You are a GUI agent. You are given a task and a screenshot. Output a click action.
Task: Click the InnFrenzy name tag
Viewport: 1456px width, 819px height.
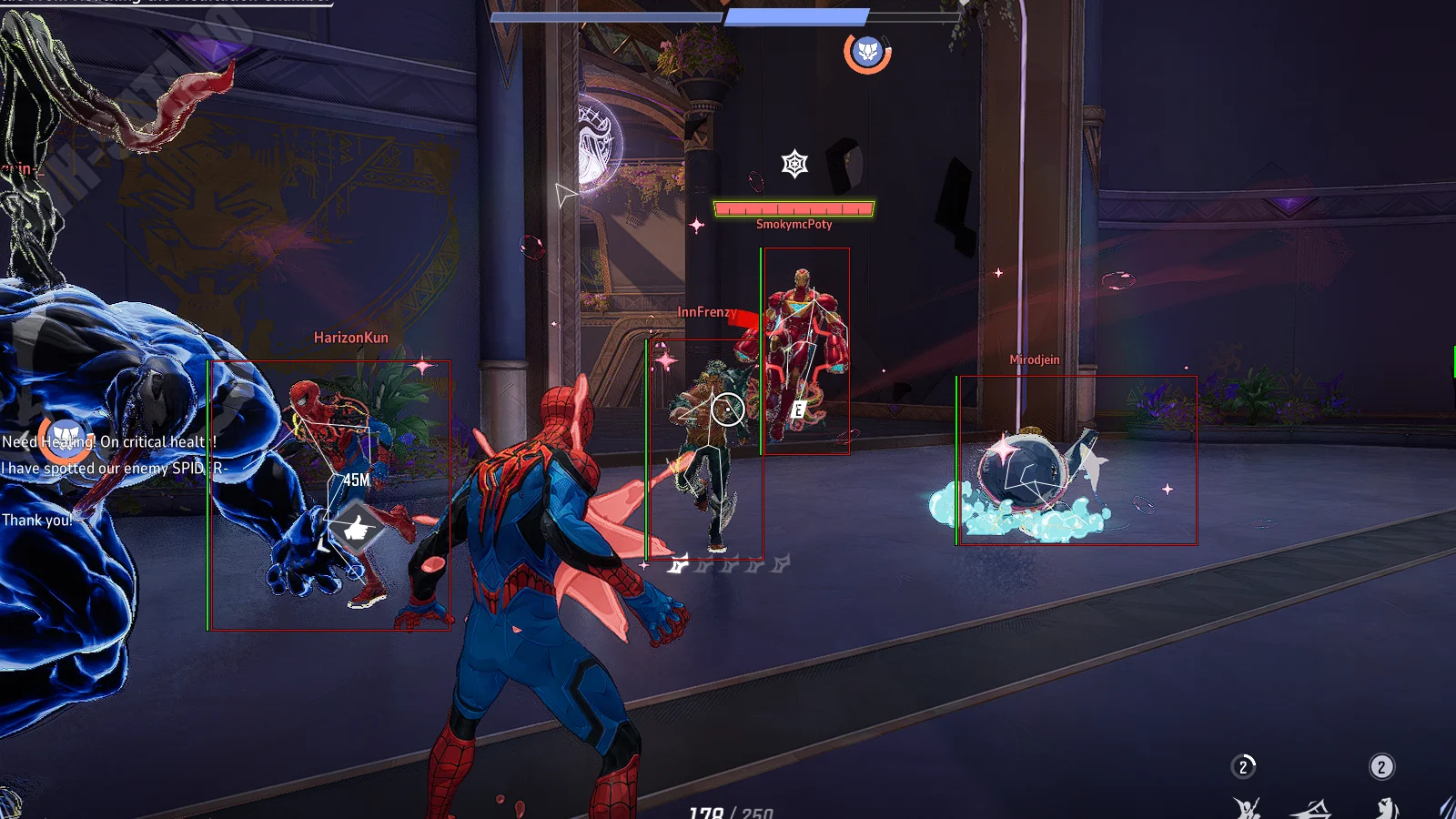706,312
